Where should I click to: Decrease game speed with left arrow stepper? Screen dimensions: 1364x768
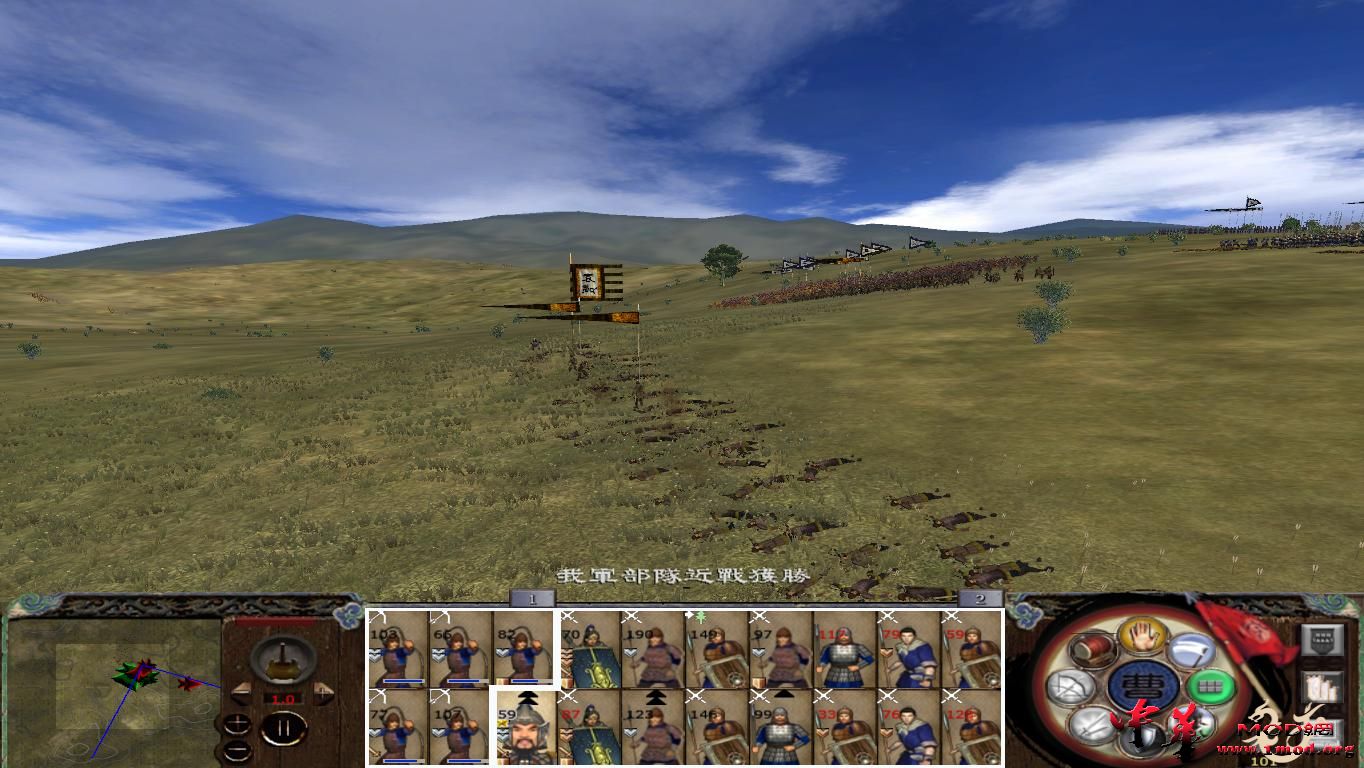tap(241, 693)
